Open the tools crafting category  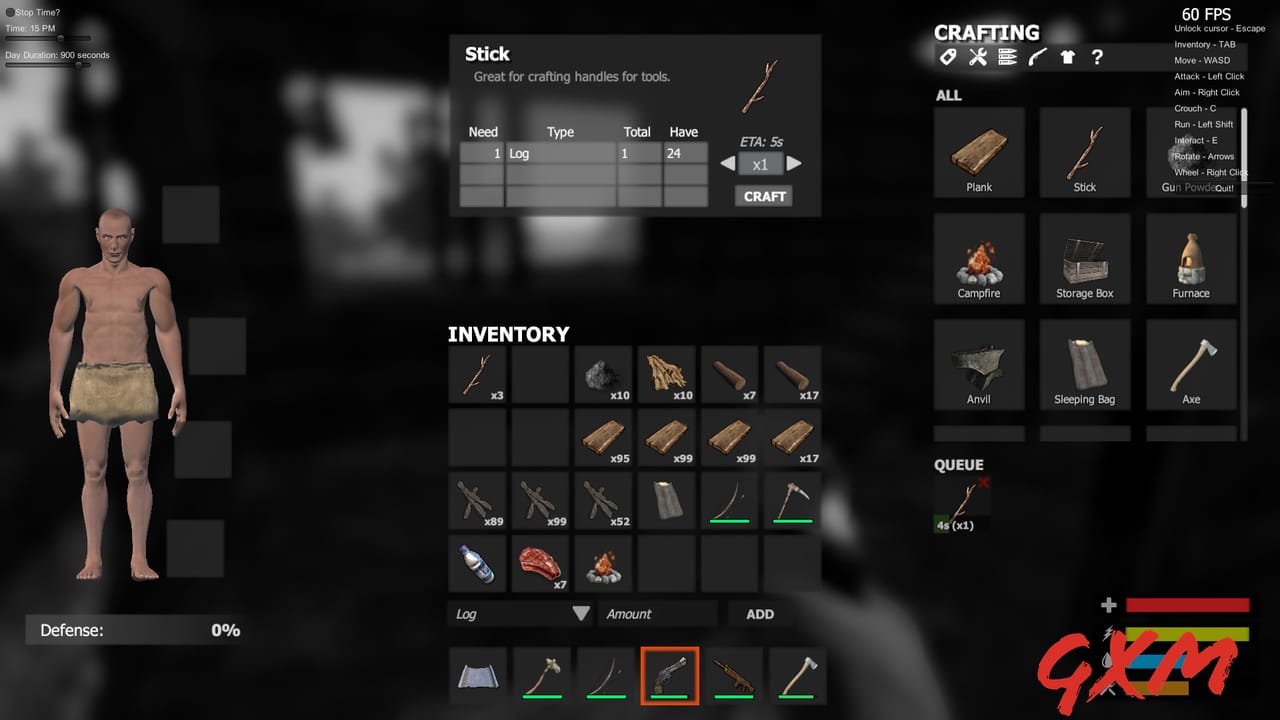pos(977,57)
